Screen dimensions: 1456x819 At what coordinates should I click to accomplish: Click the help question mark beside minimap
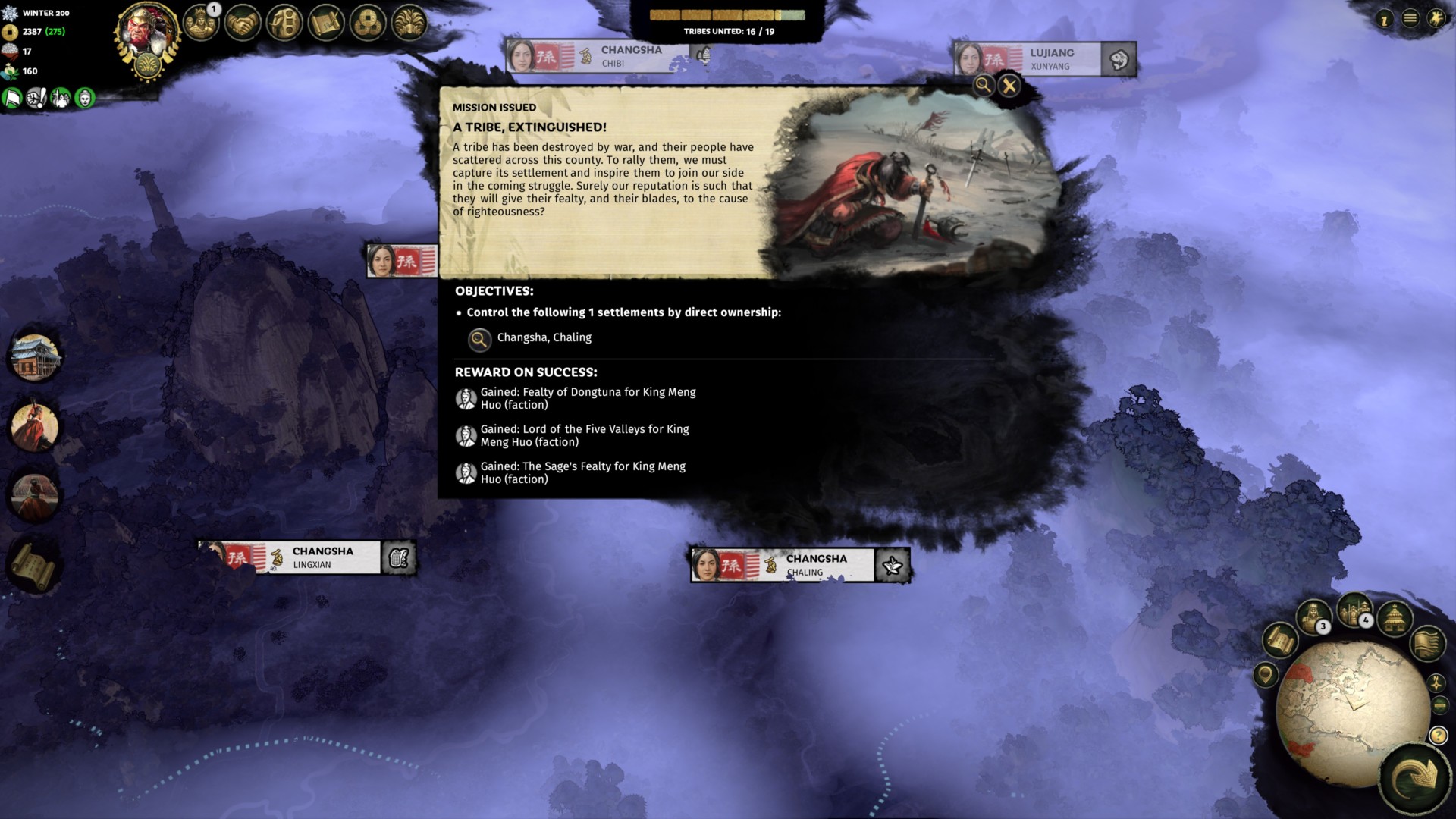(1439, 734)
